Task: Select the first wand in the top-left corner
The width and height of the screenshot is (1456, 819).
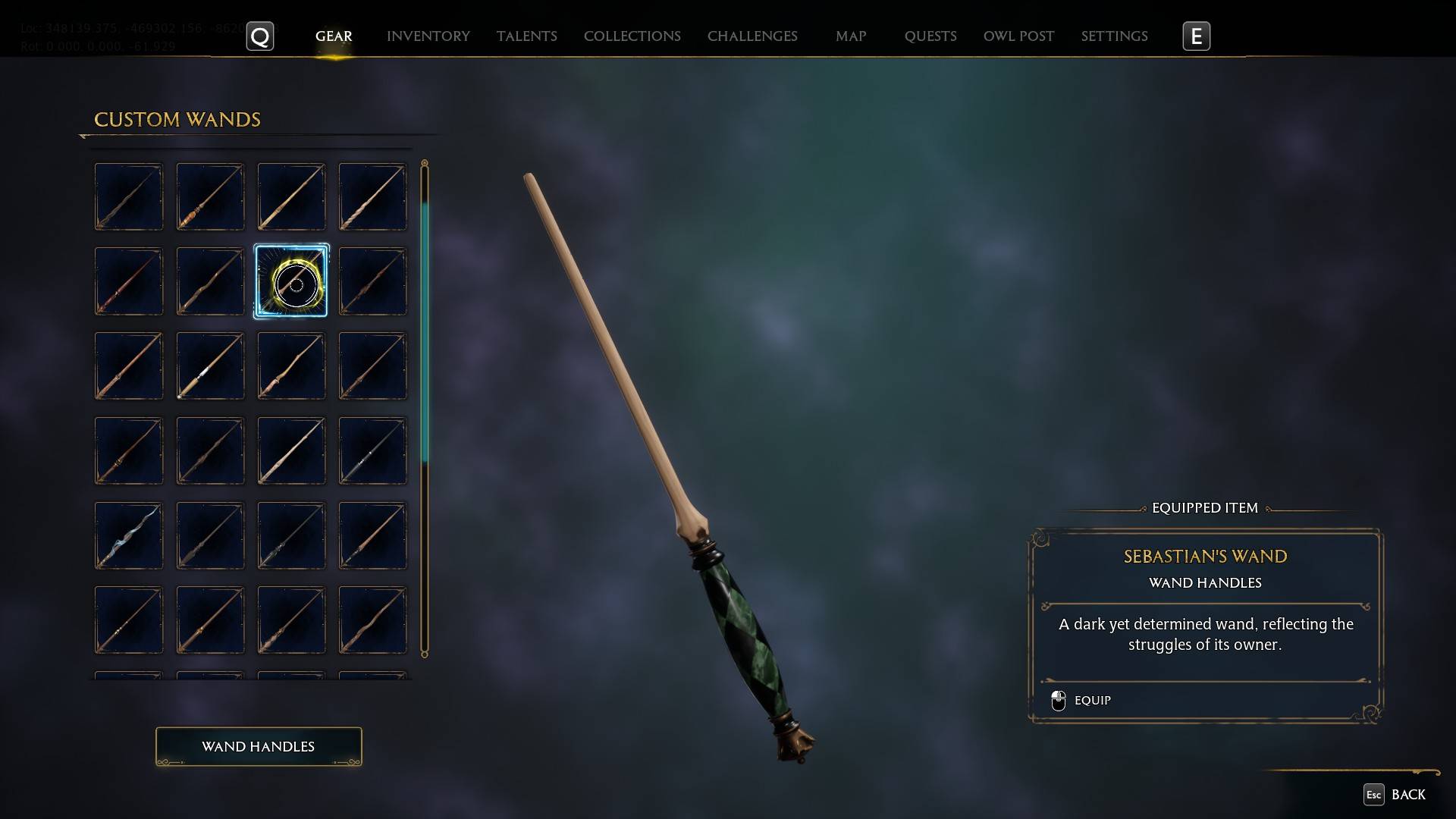Action: pos(129,196)
